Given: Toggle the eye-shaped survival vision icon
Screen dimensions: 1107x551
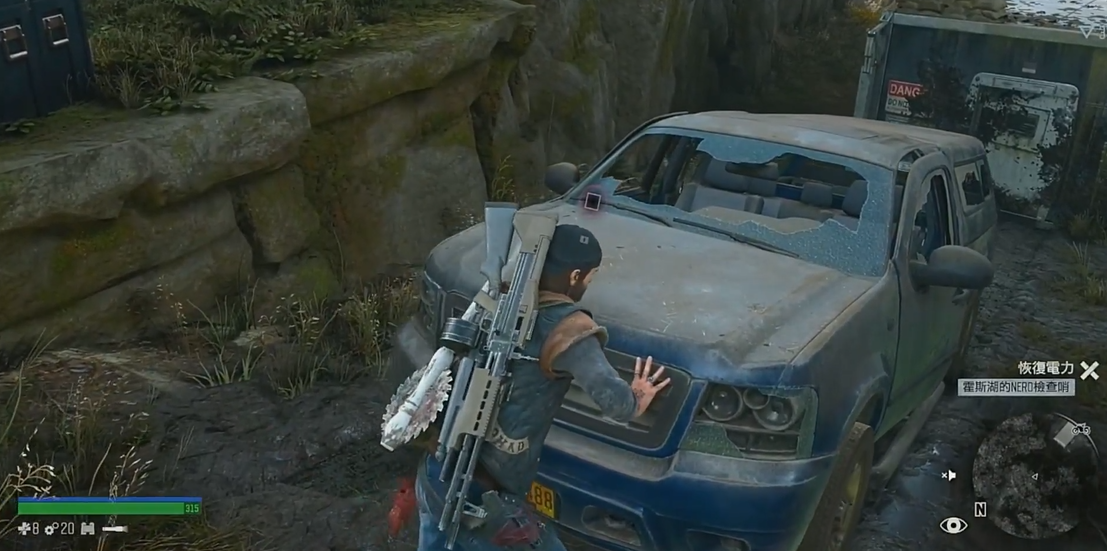Looking at the screenshot, I should tap(953, 525).
